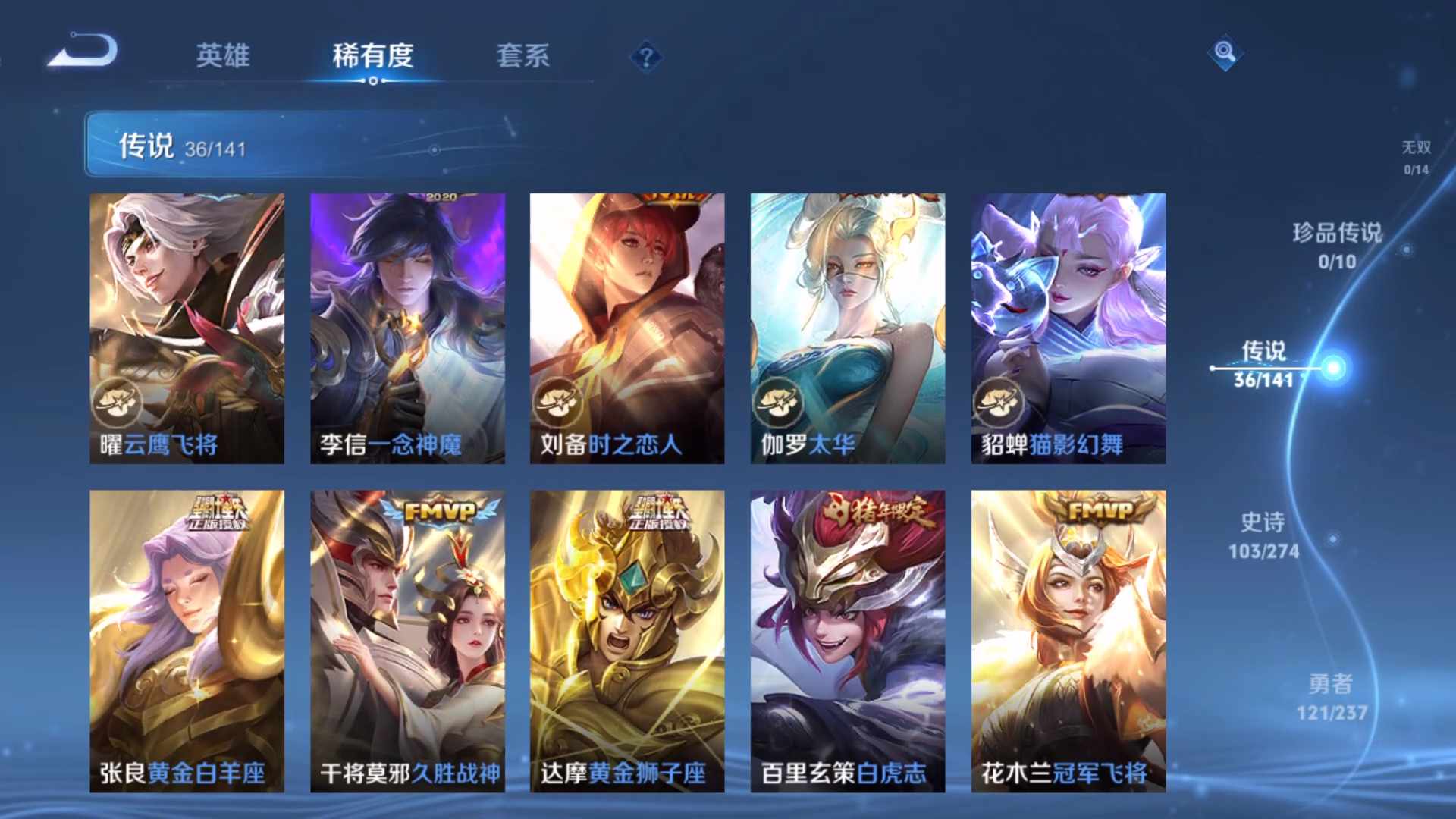Jump to the 珍品传说 rarity section
Screen dimensions: 1456x819
coord(1337,246)
